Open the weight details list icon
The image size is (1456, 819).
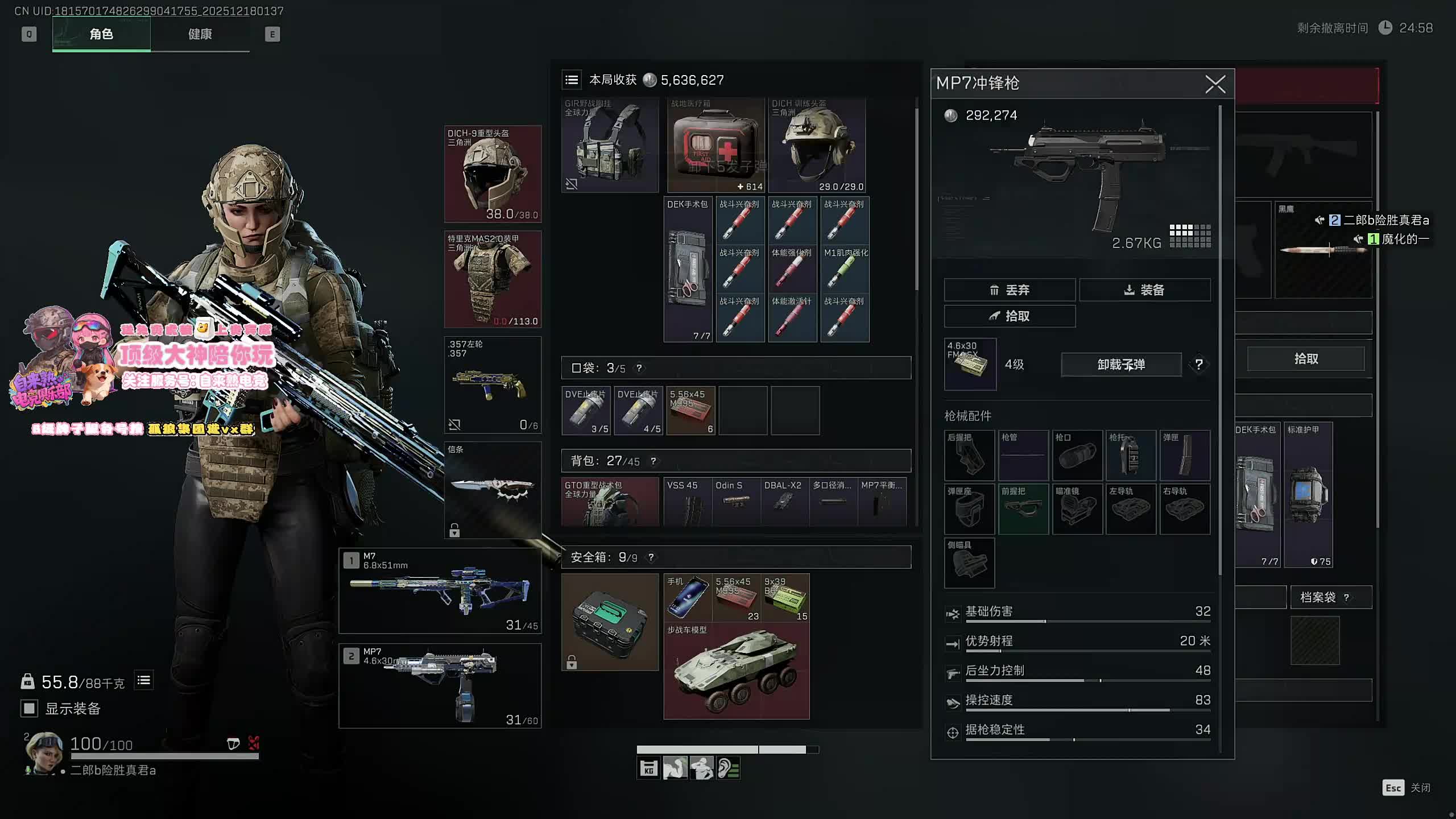[x=144, y=680]
